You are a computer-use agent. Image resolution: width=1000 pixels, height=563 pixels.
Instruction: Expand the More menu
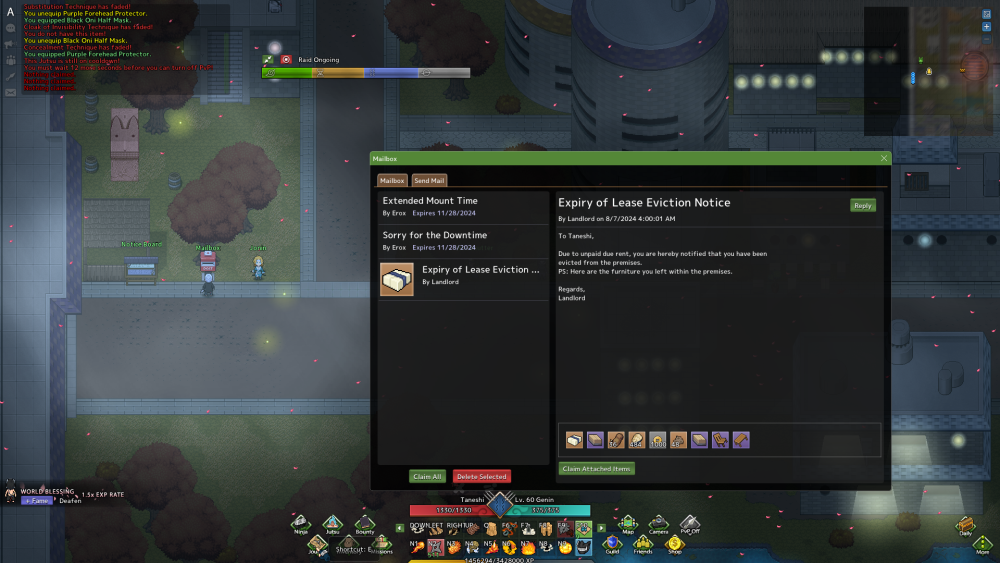coord(983,545)
